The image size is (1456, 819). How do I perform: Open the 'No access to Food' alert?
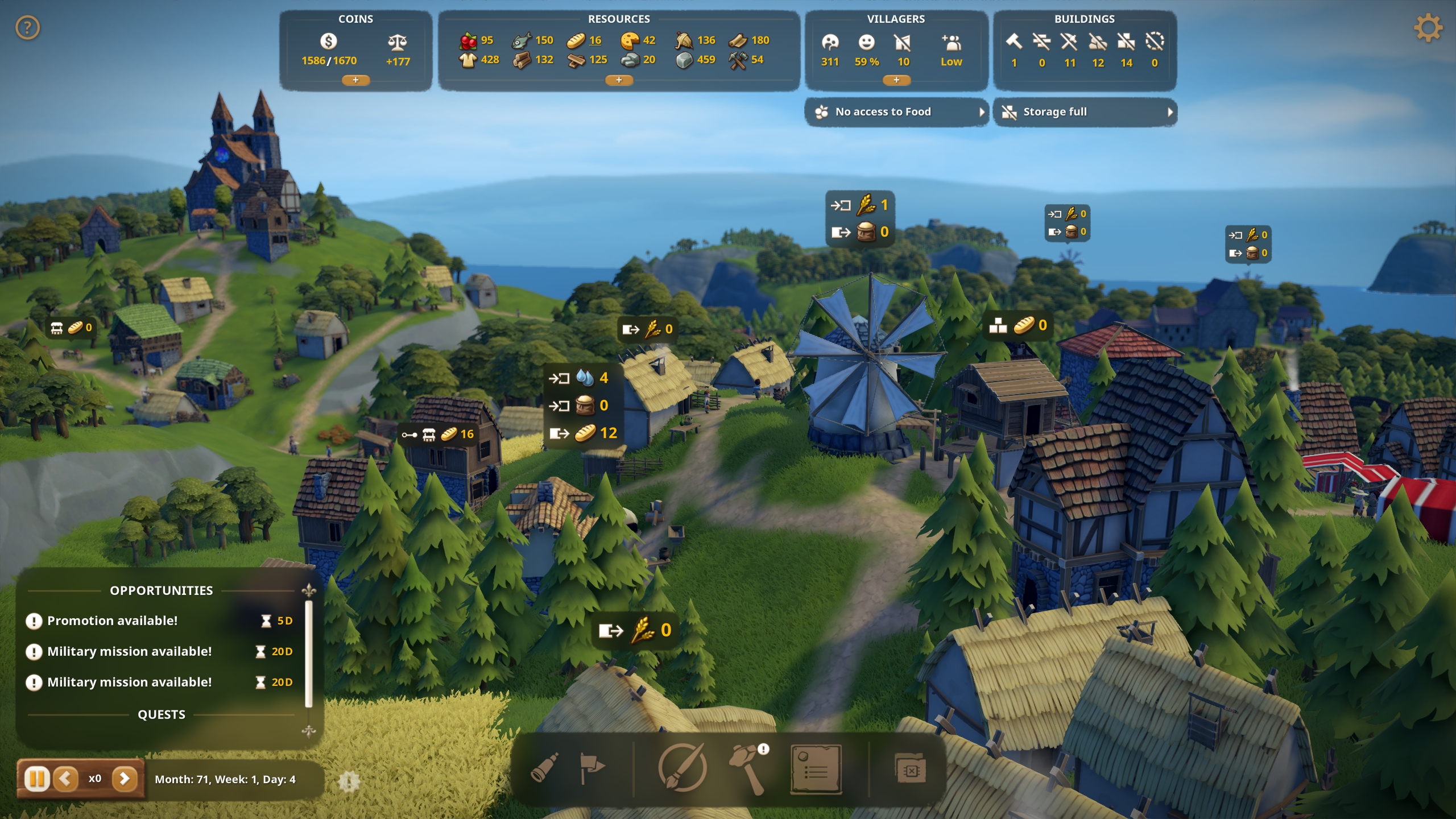click(896, 112)
